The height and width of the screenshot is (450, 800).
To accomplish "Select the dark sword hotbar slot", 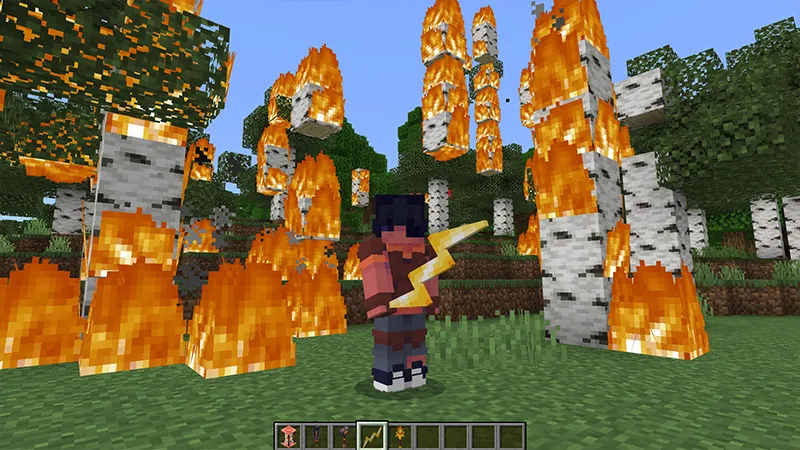I will [316, 435].
